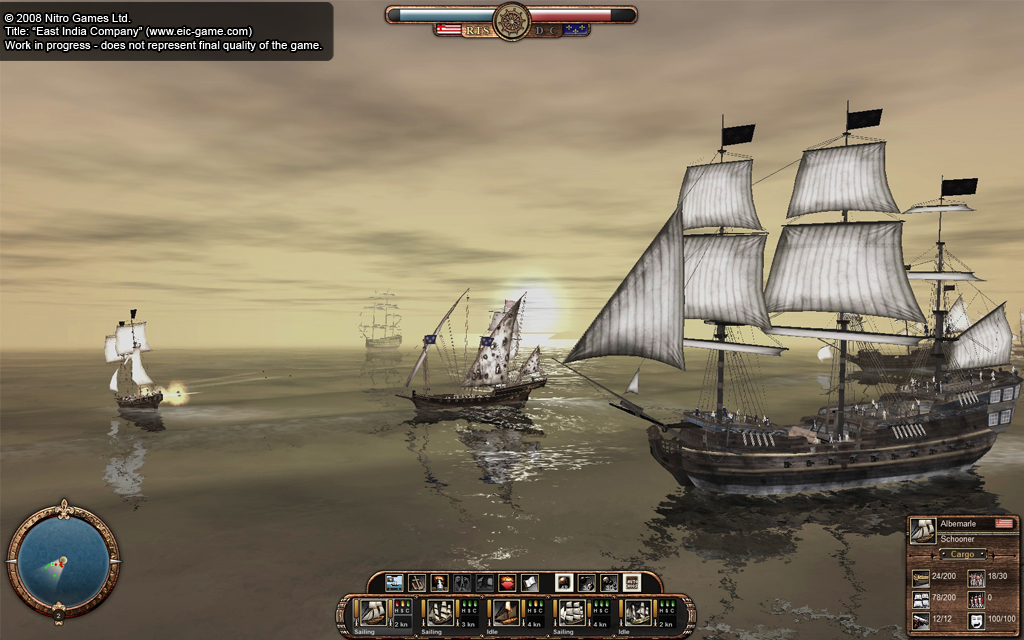Choose the chain shot ammo icon
Viewport: 1024px width, 640px height.
pyautogui.click(x=586, y=583)
